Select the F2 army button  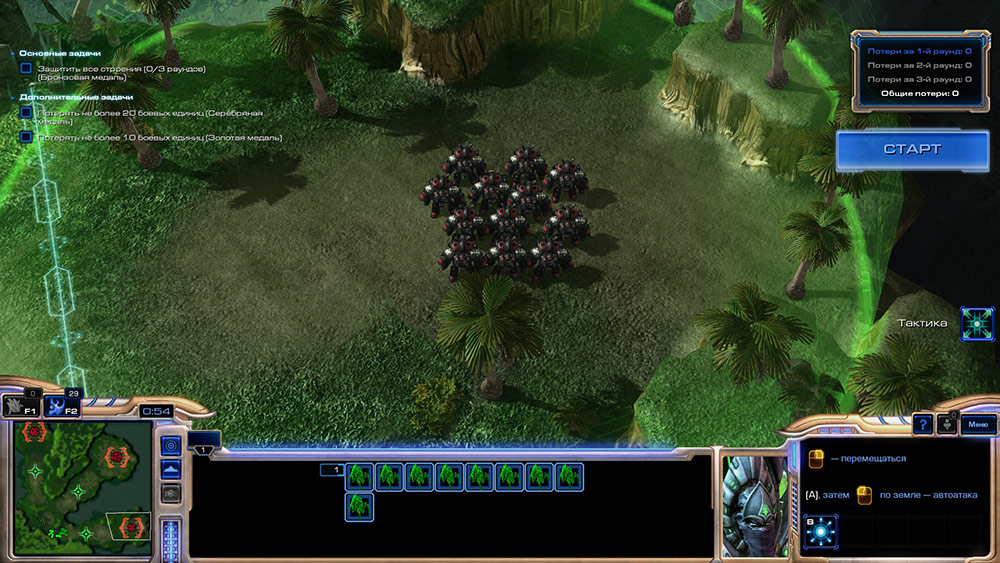pos(62,405)
